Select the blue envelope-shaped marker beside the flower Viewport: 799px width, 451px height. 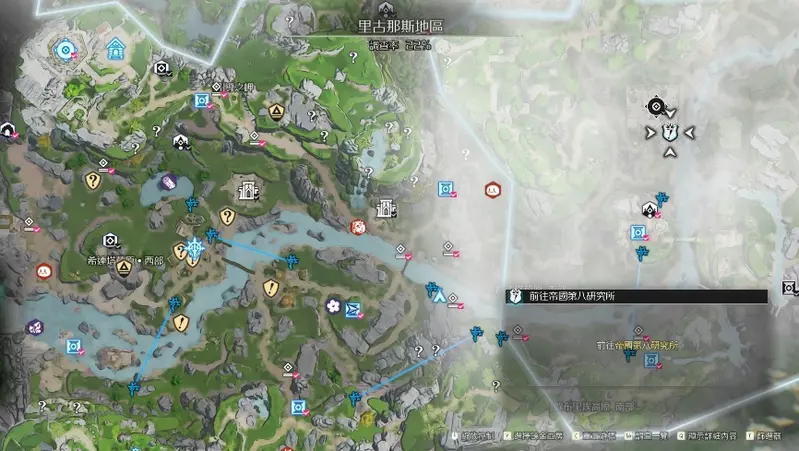tap(353, 311)
